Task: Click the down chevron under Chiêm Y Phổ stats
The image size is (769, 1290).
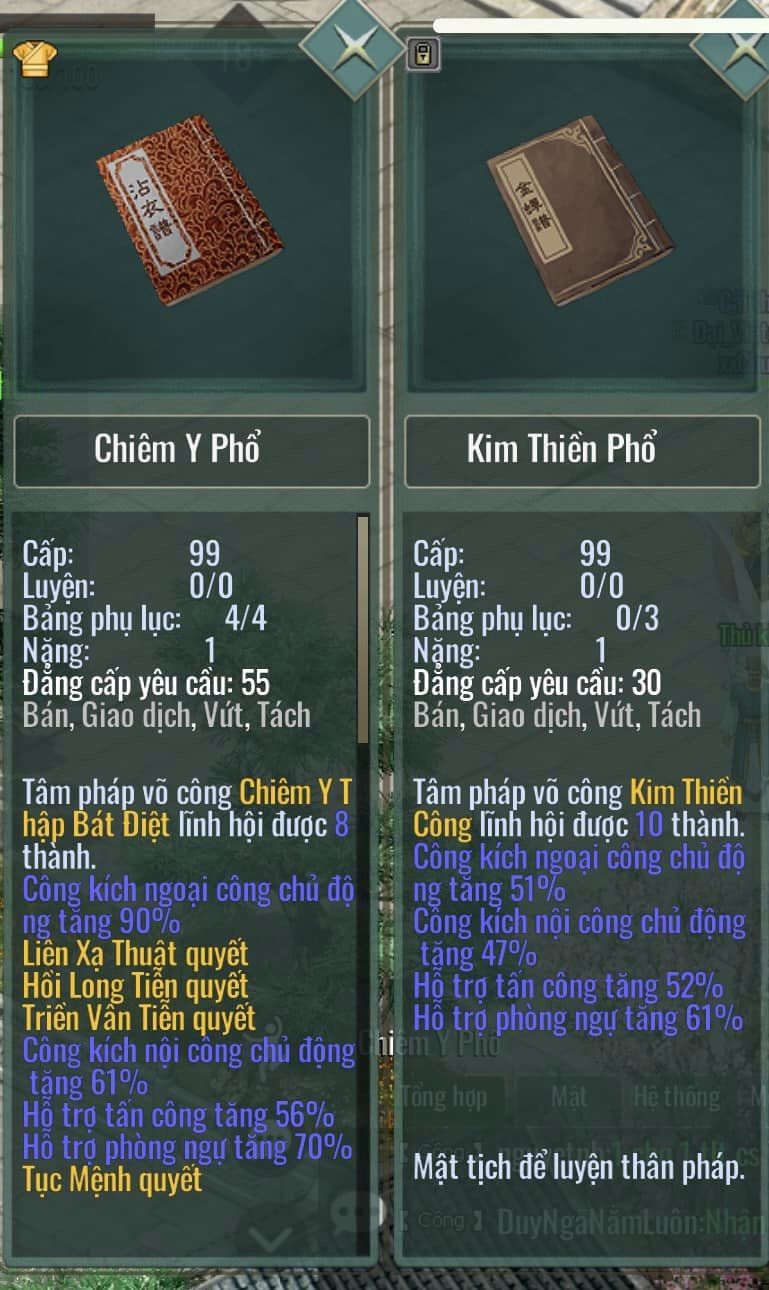Action: pyautogui.click(x=270, y=1240)
